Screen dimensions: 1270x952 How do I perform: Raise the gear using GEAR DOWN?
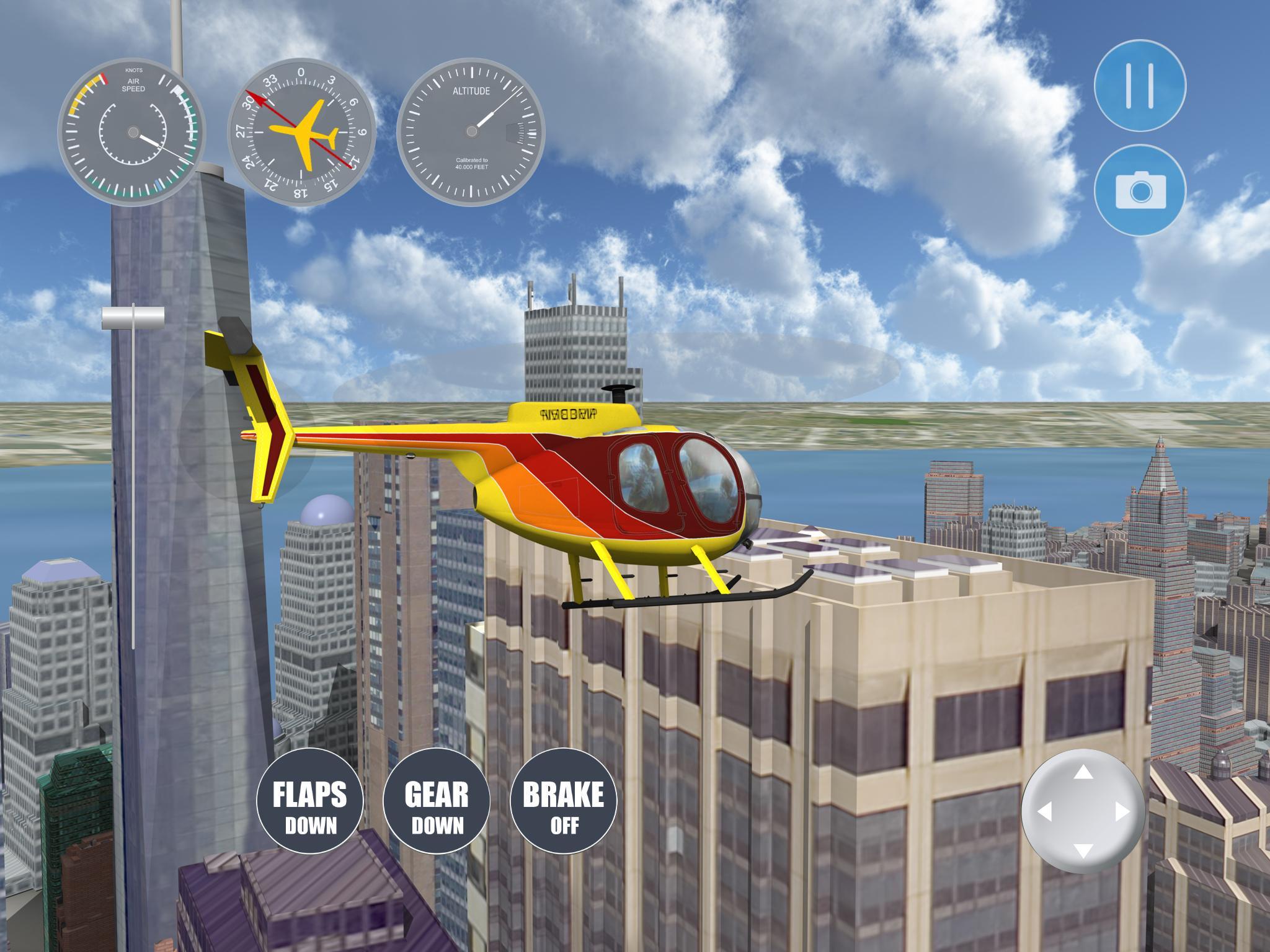(x=437, y=801)
